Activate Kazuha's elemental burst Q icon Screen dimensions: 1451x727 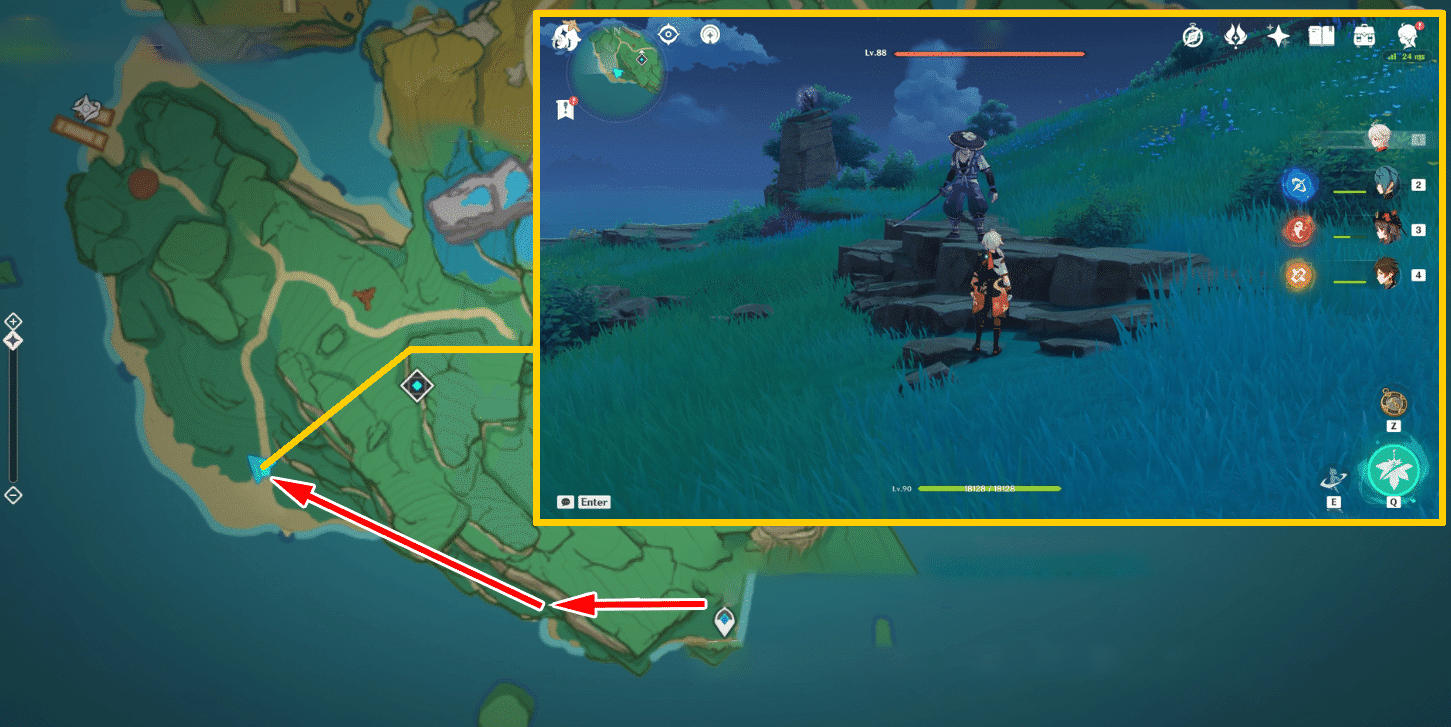click(x=1394, y=468)
